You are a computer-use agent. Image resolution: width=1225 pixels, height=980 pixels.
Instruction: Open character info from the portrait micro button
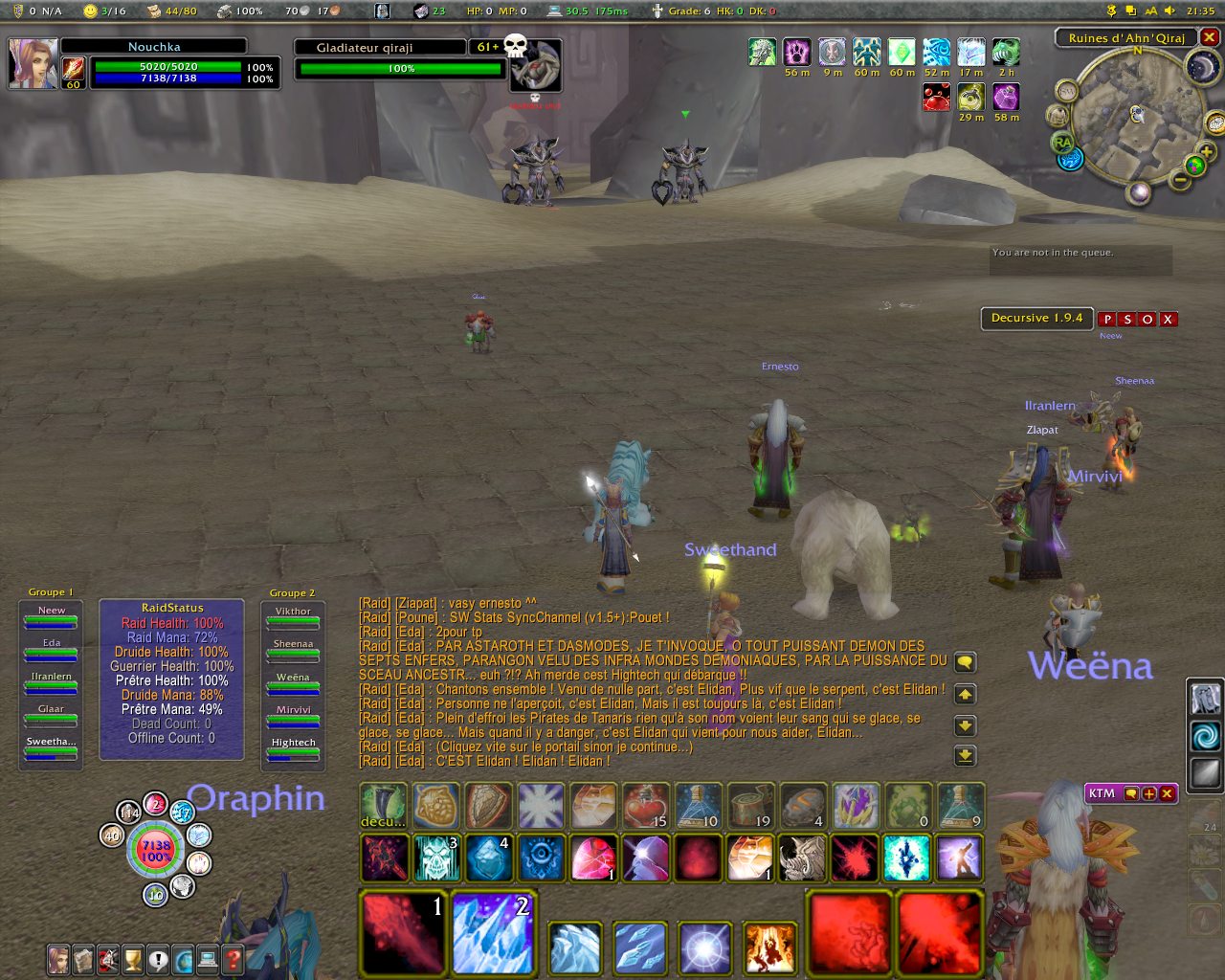tap(58, 958)
